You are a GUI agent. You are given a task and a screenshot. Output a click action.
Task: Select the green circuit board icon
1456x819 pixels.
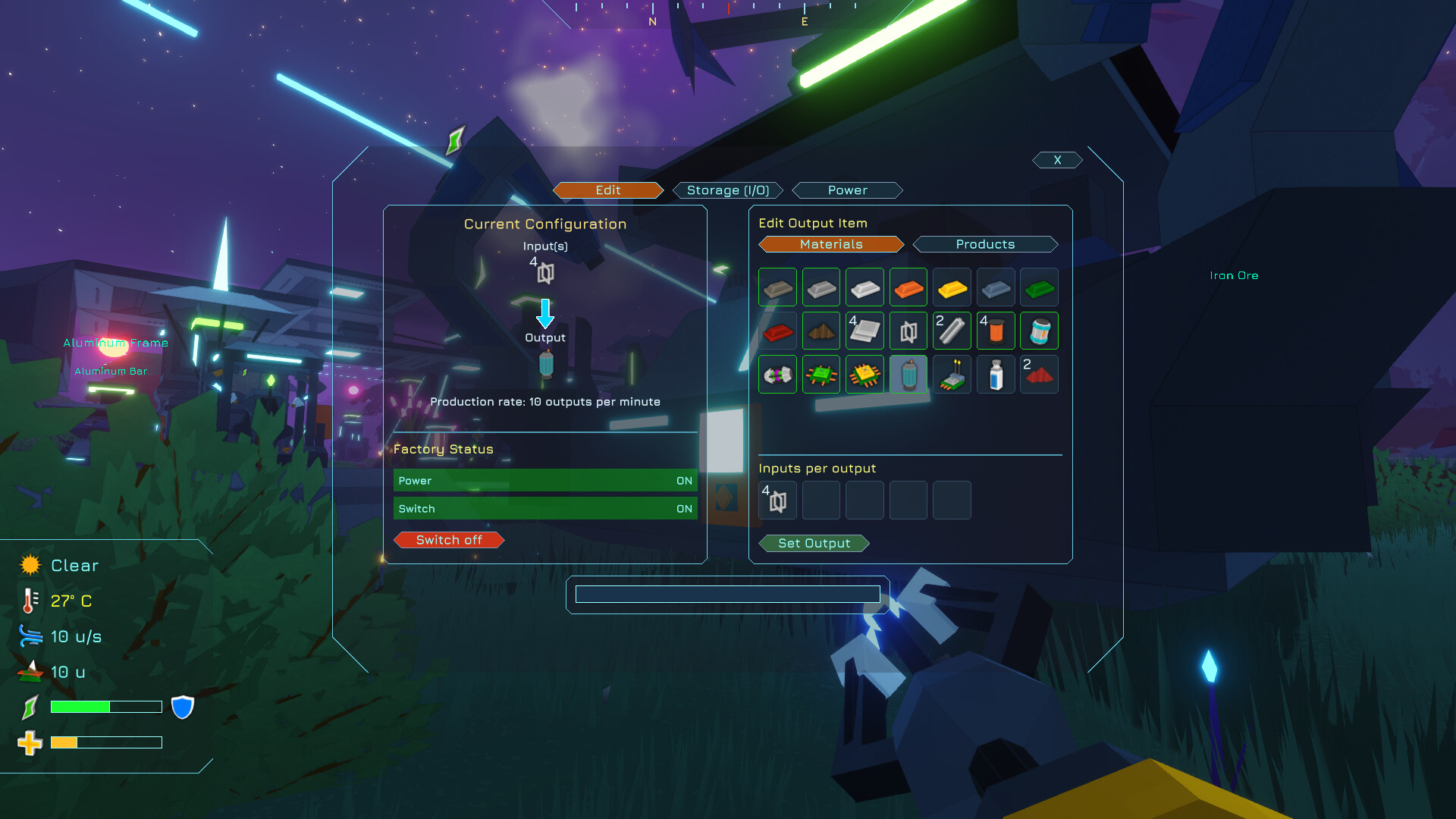tap(821, 374)
